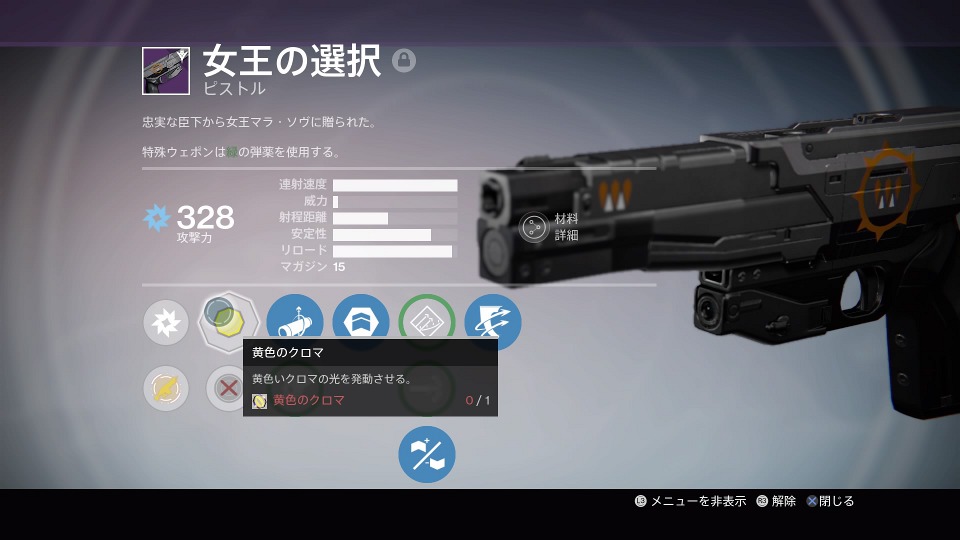The height and width of the screenshot is (540, 960).
Task: Open the materials details icon
Action: pos(535,228)
